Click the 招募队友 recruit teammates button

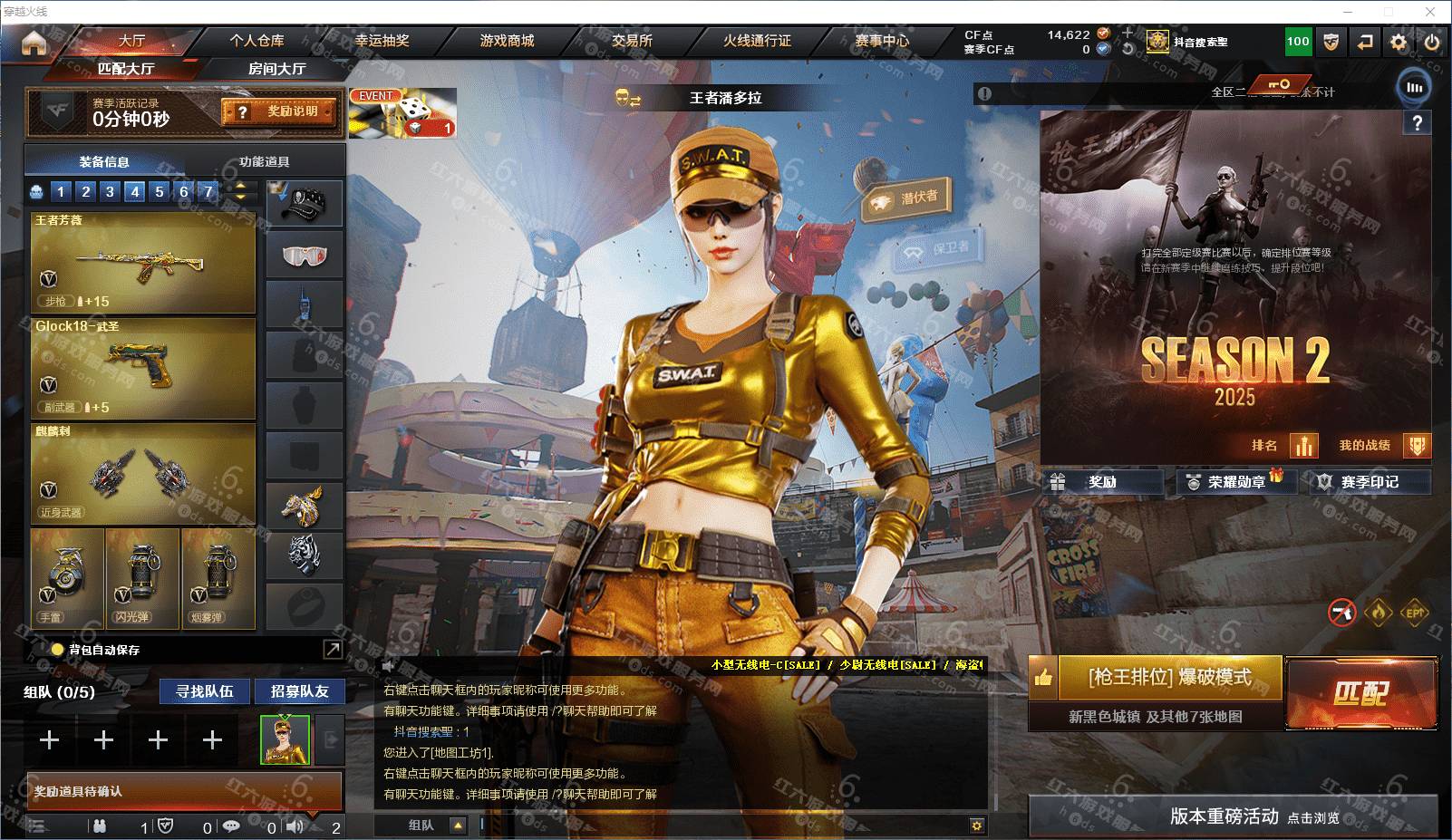point(300,691)
